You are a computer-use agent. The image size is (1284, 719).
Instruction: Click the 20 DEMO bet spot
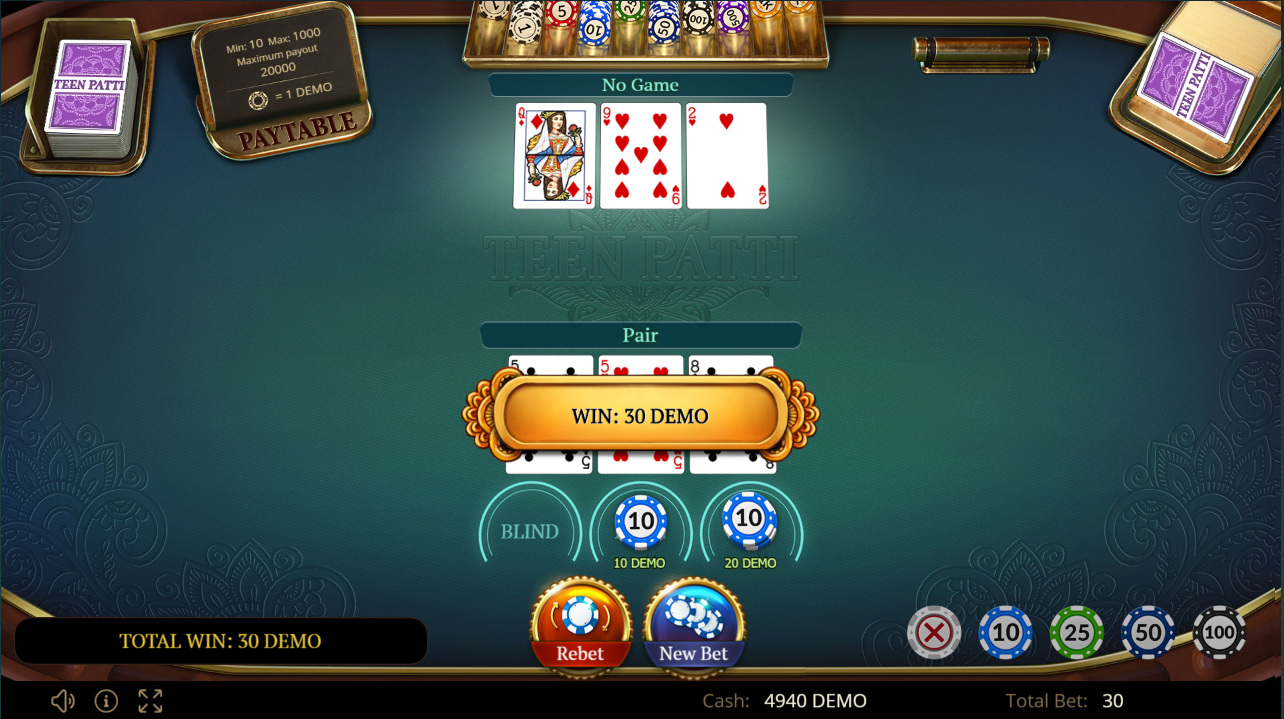point(750,524)
